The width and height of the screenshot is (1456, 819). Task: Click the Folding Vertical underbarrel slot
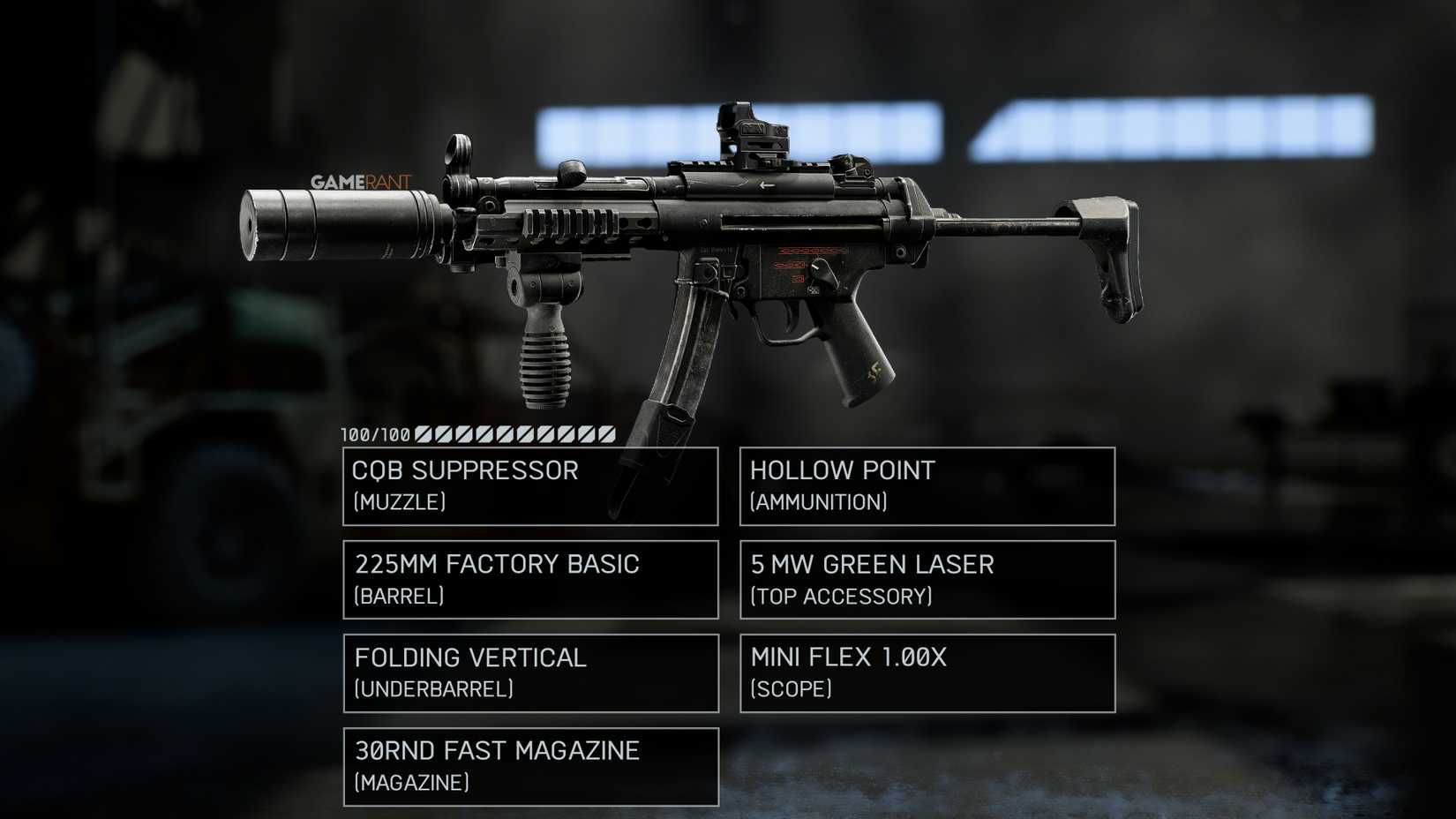(x=529, y=674)
